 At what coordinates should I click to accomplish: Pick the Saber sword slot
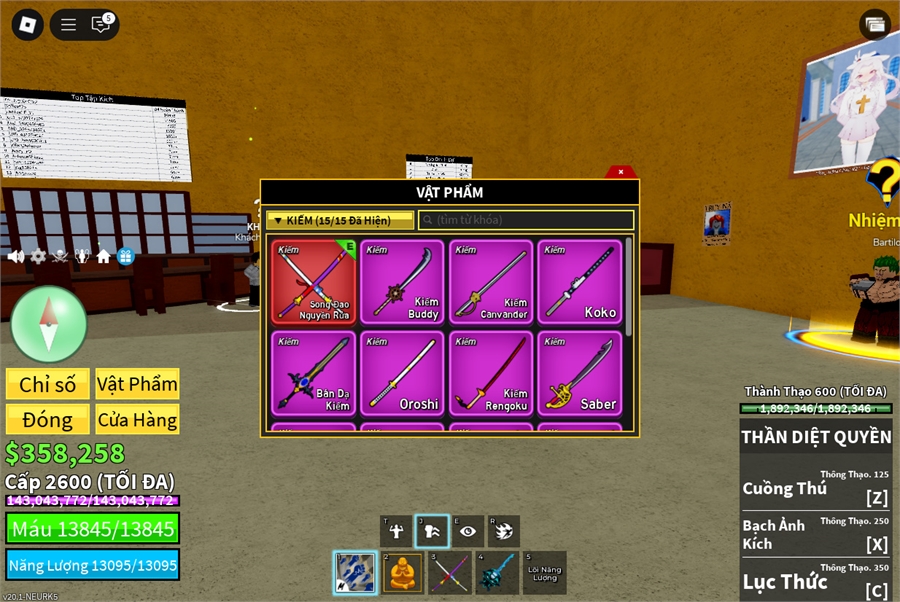click(x=580, y=373)
